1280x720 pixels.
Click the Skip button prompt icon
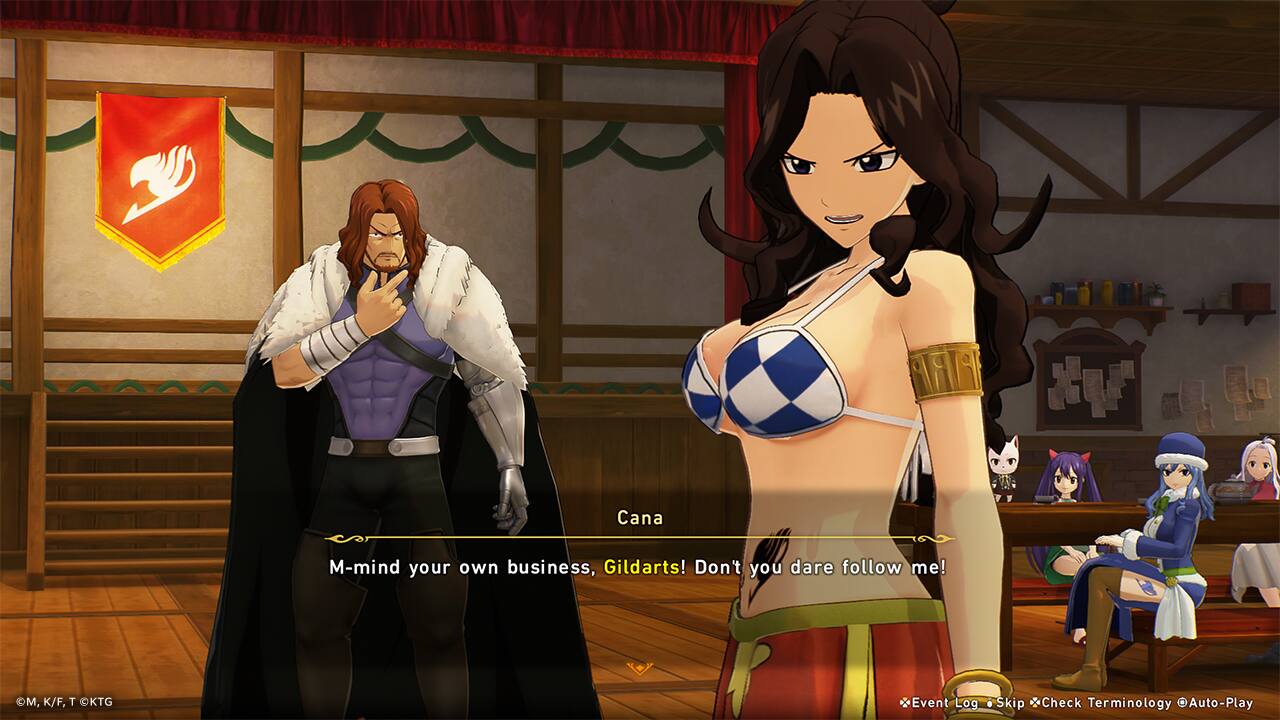988,703
